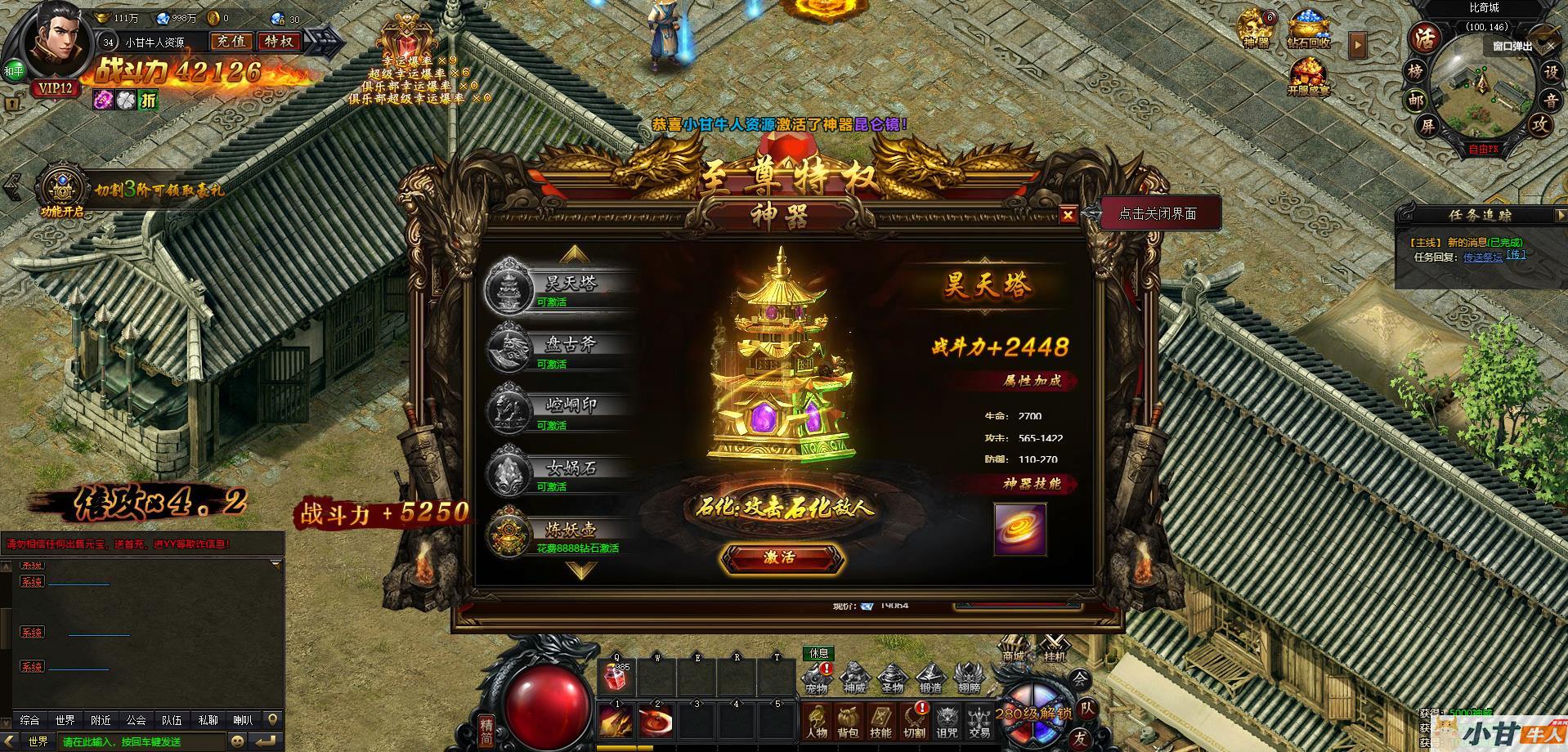Open the 充值 recharge button

click(x=231, y=42)
